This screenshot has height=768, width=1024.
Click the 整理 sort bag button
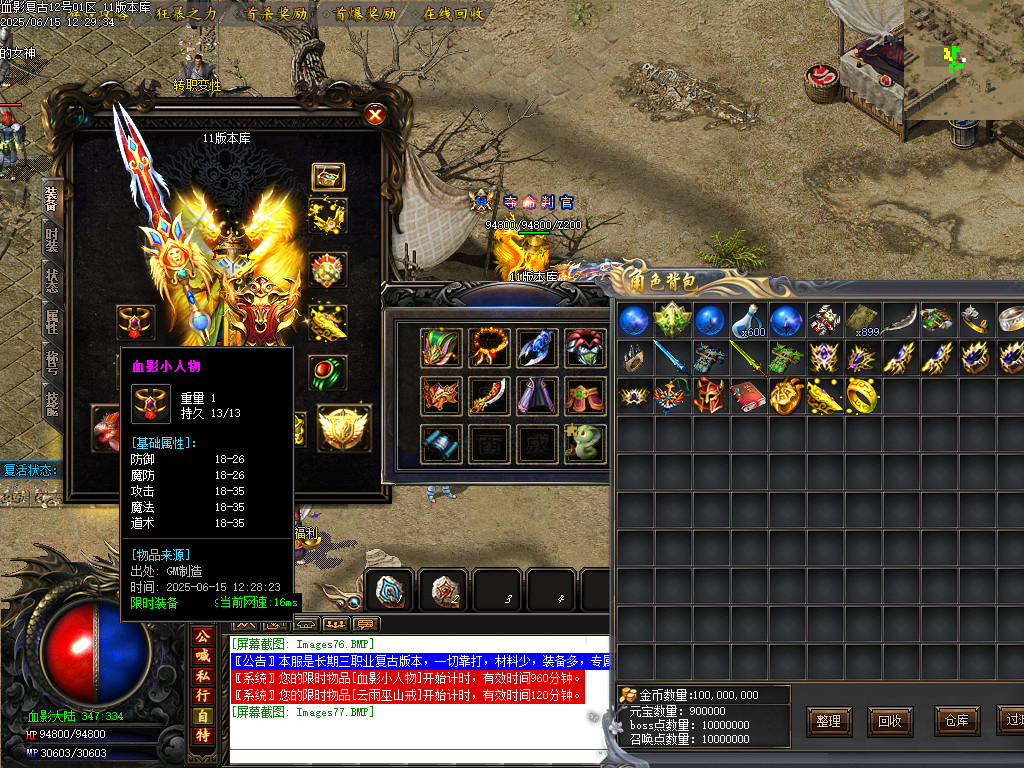829,721
